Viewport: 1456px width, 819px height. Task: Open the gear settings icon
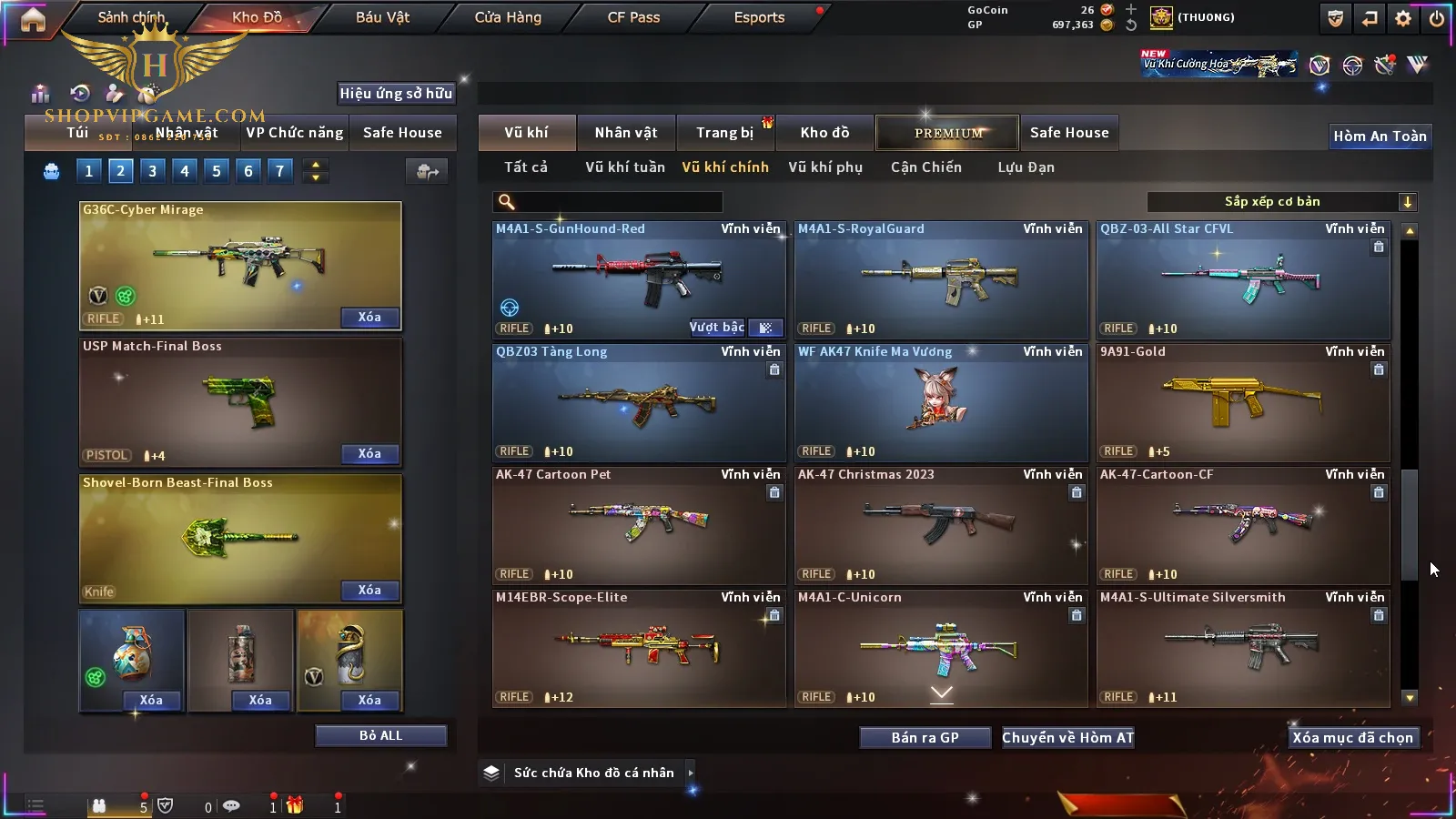pyautogui.click(x=1403, y=18)
